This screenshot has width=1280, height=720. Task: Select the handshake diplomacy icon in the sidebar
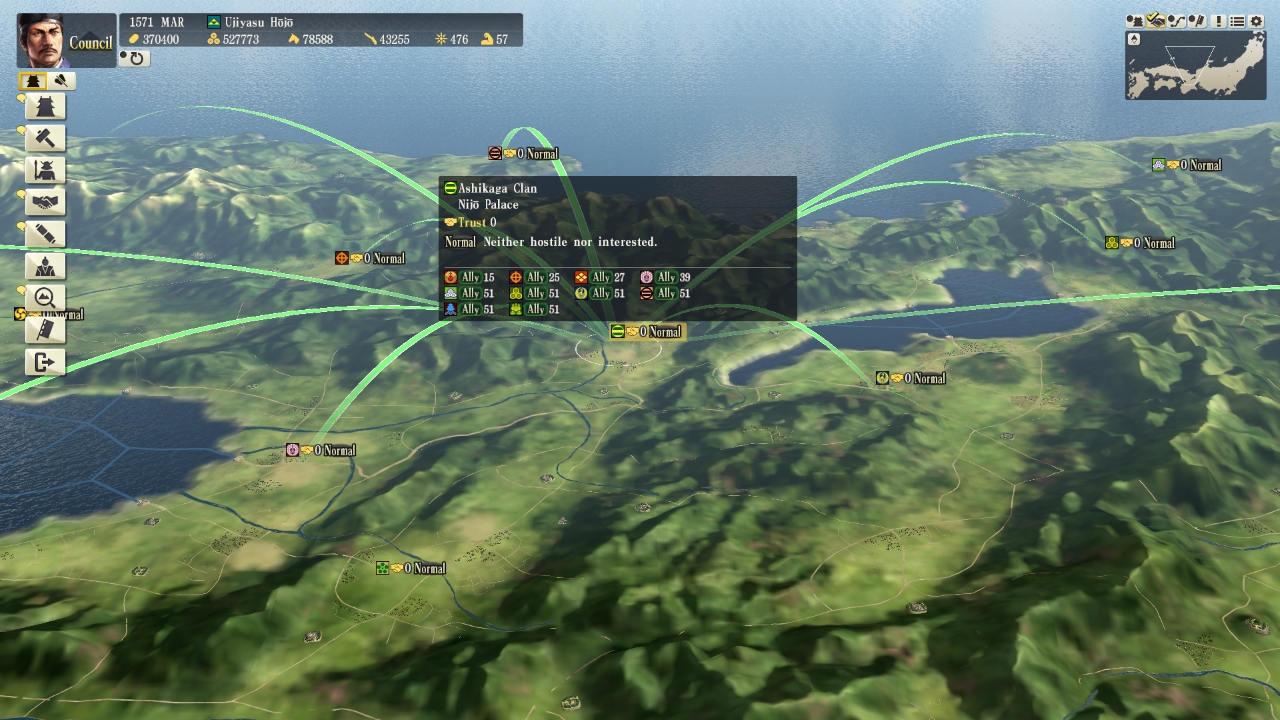tap(43, 201)
